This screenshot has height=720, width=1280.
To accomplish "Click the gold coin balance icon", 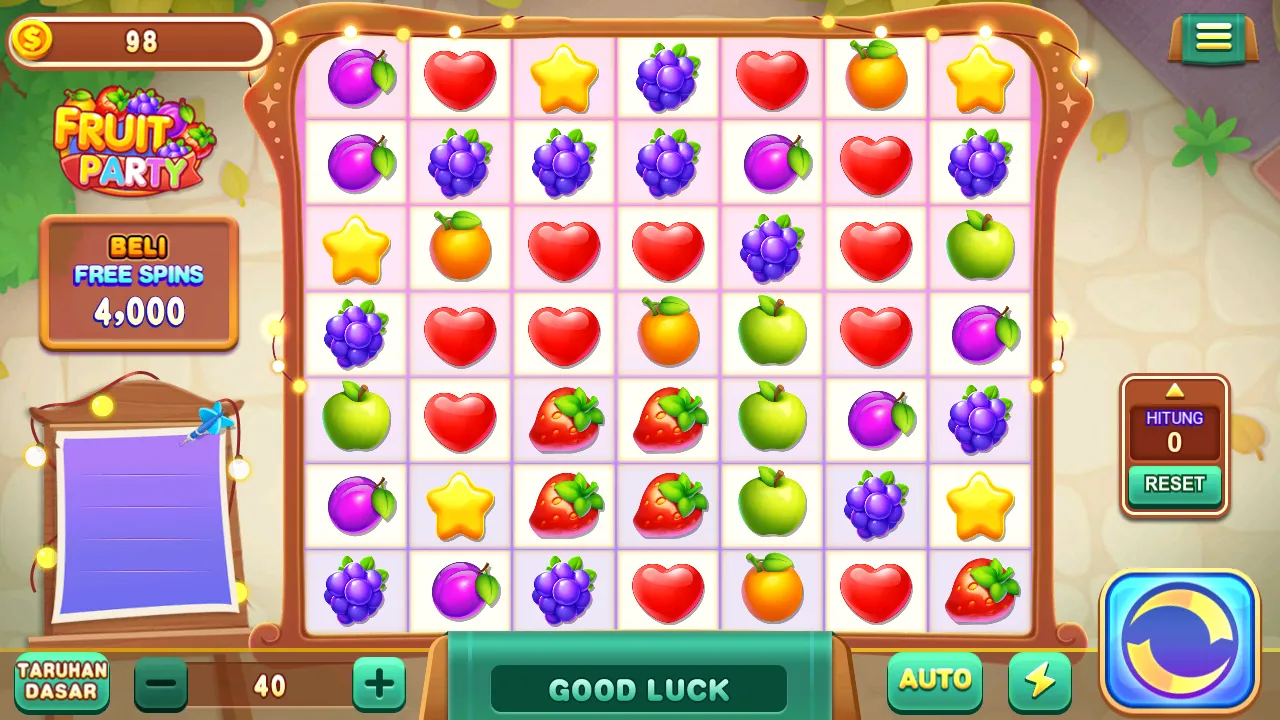I will 32,42.
